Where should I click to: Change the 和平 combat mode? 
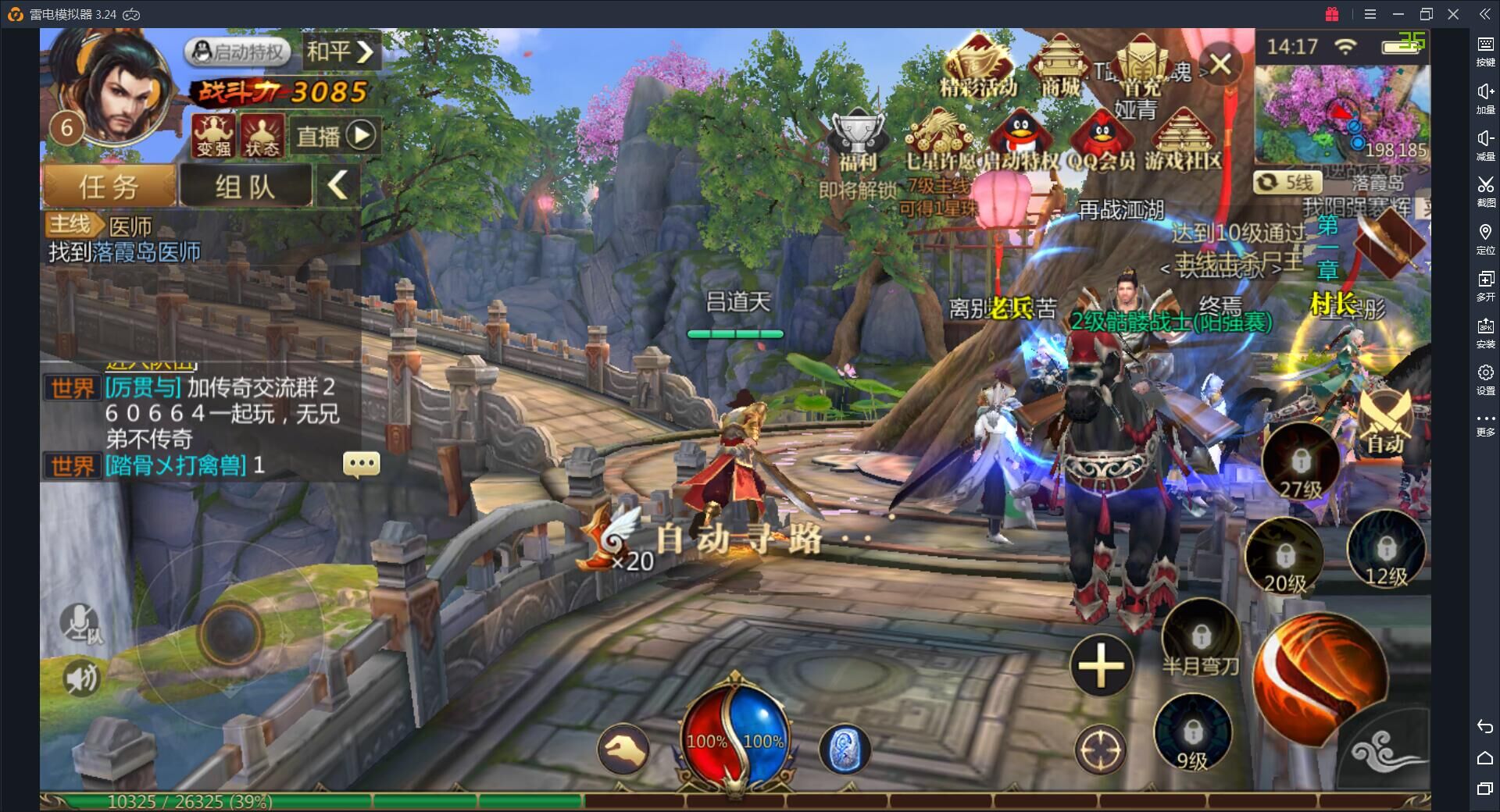click(x=339, y=52)
